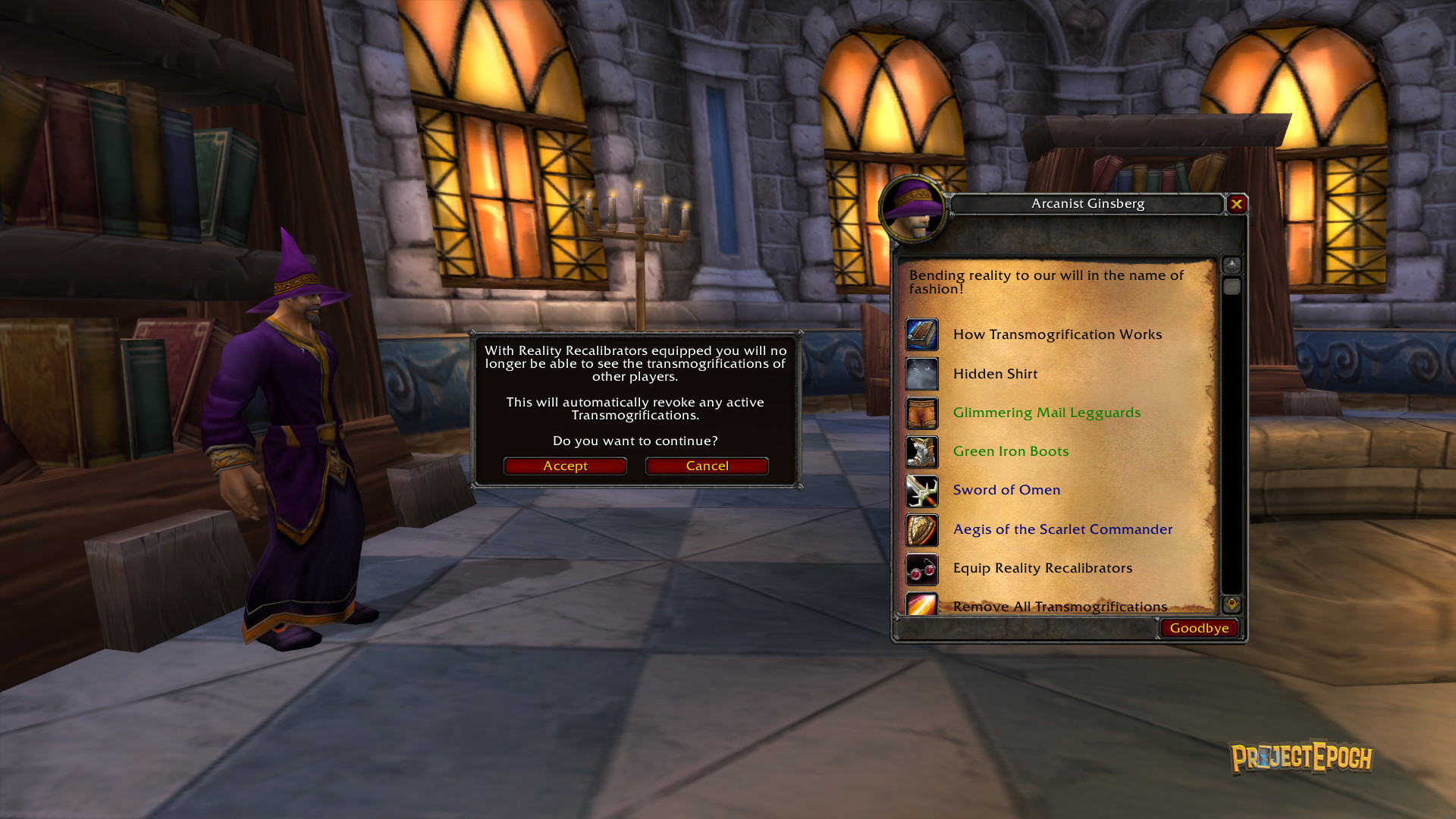Click the gossip scroll-up arrow

point(1232,265)
